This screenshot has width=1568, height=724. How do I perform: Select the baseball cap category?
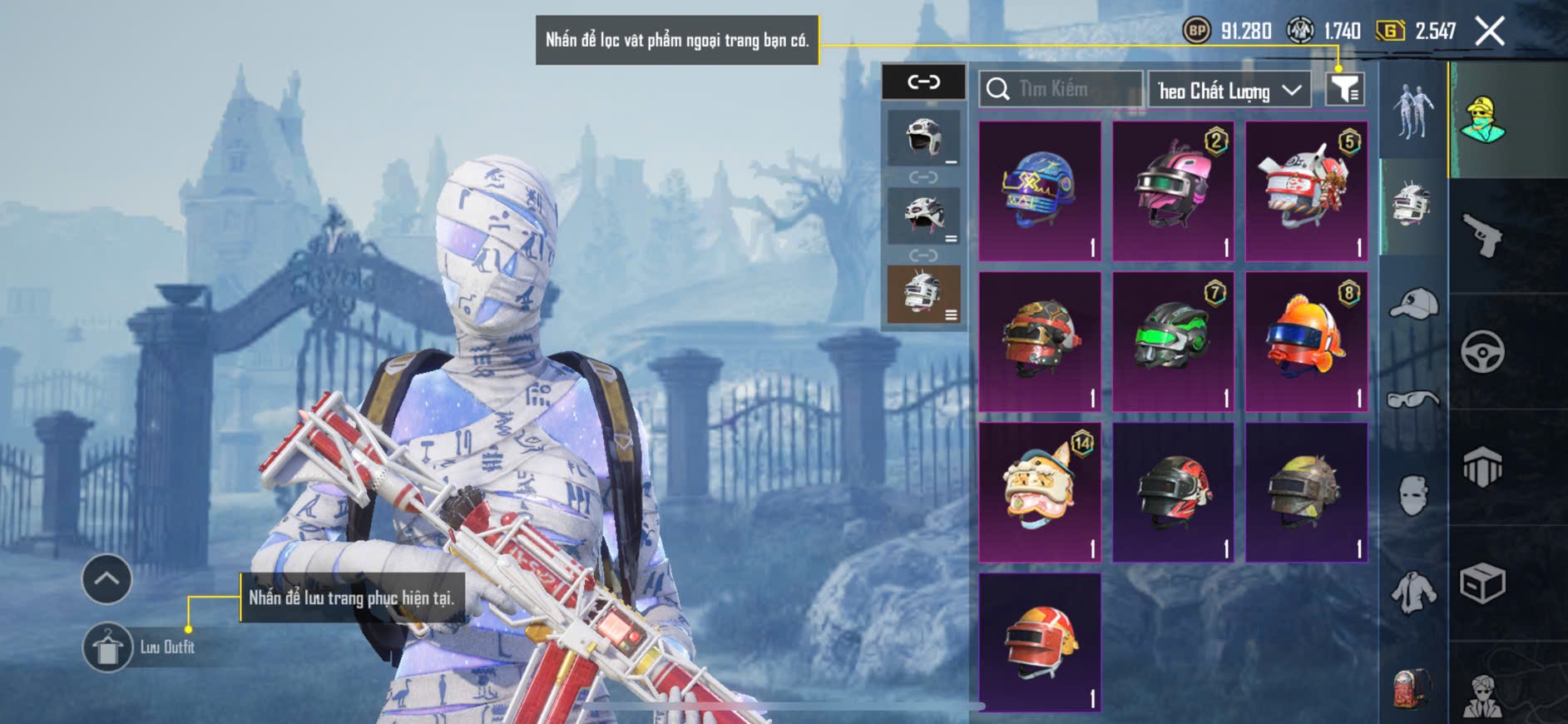coord(1413,304)
